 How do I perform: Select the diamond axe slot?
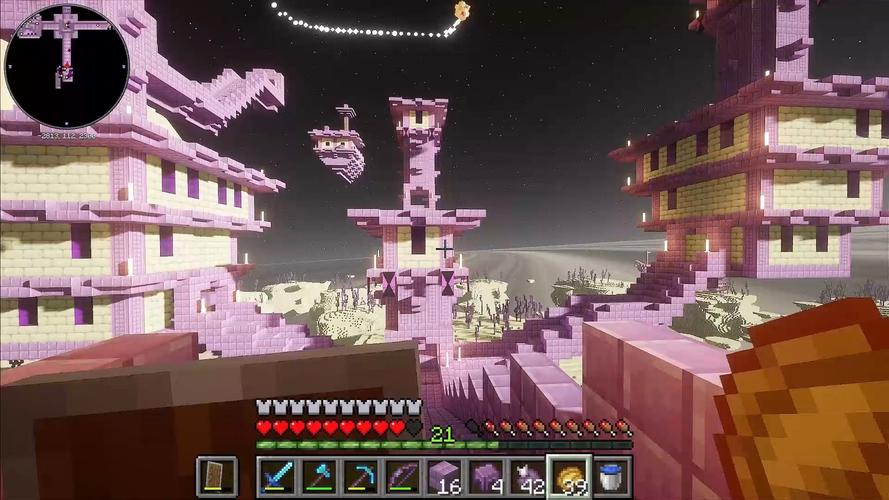[317, 476]
